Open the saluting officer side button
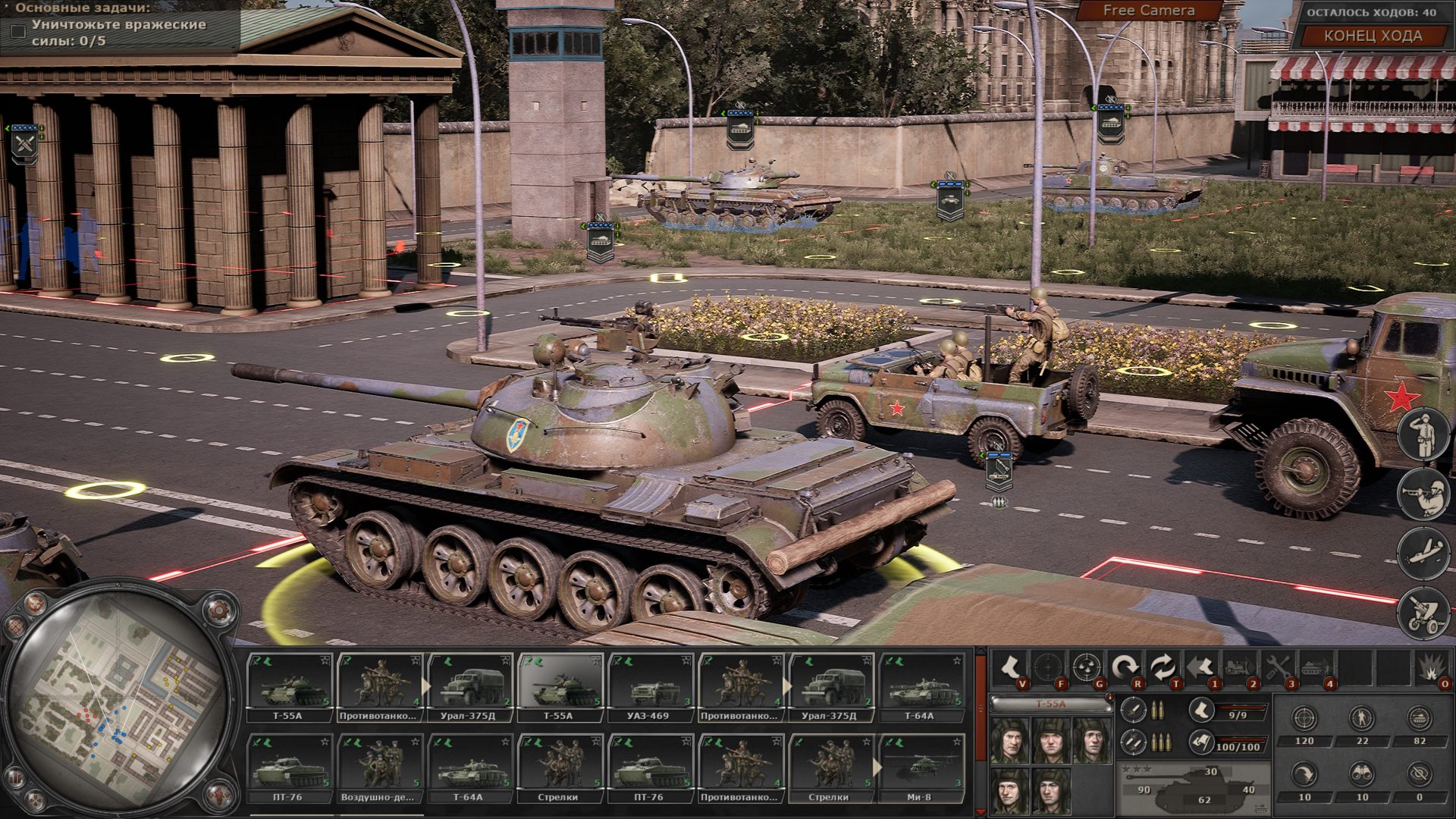1456x819 pixels. [x=1424, y=435]
